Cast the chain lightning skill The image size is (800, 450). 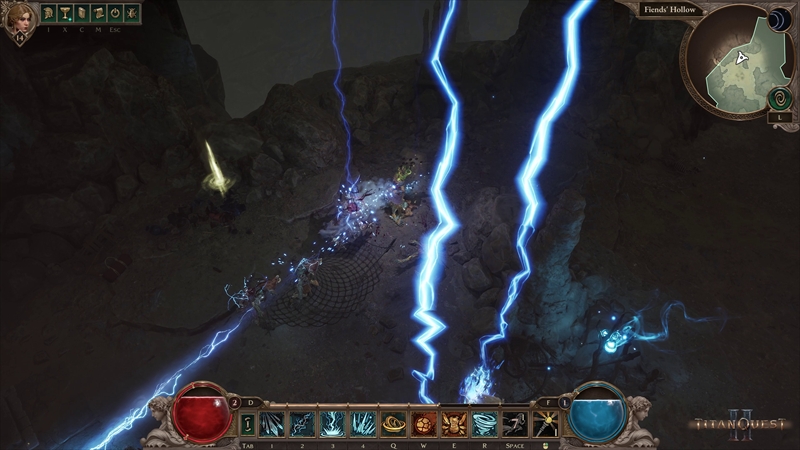click(302, 424)
